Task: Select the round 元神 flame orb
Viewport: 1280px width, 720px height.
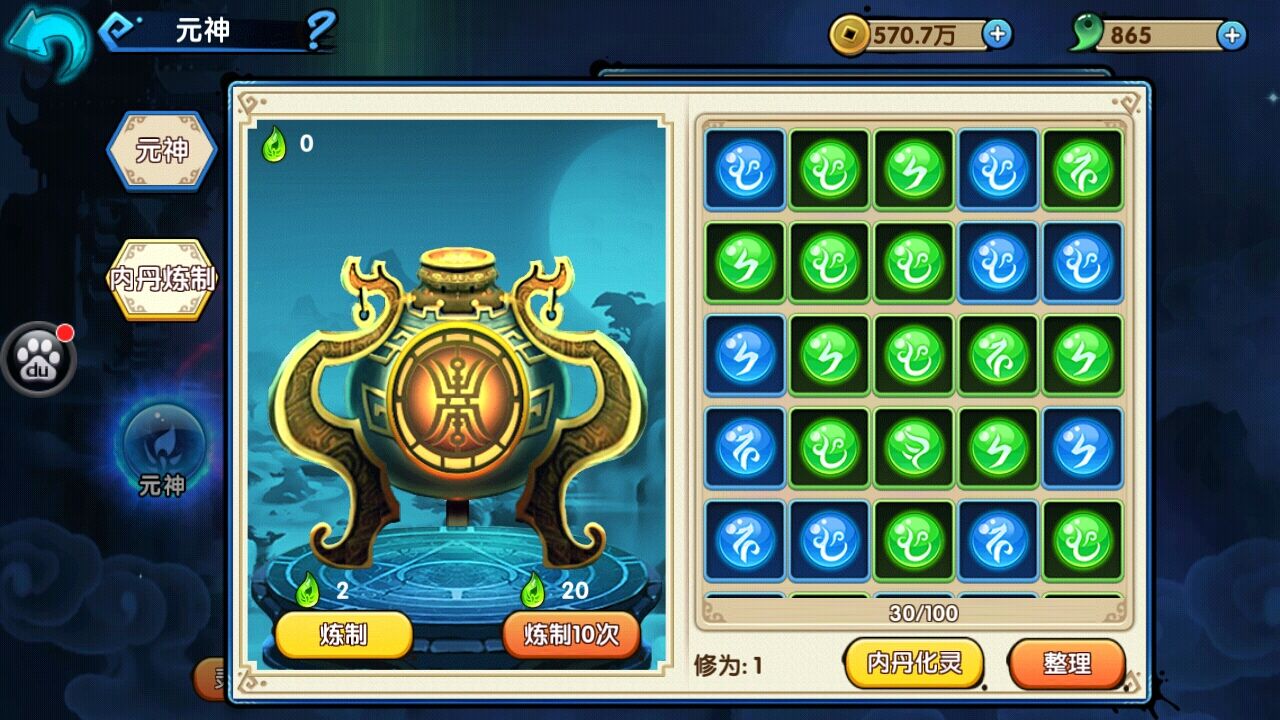Action: [x=162, y=444]
